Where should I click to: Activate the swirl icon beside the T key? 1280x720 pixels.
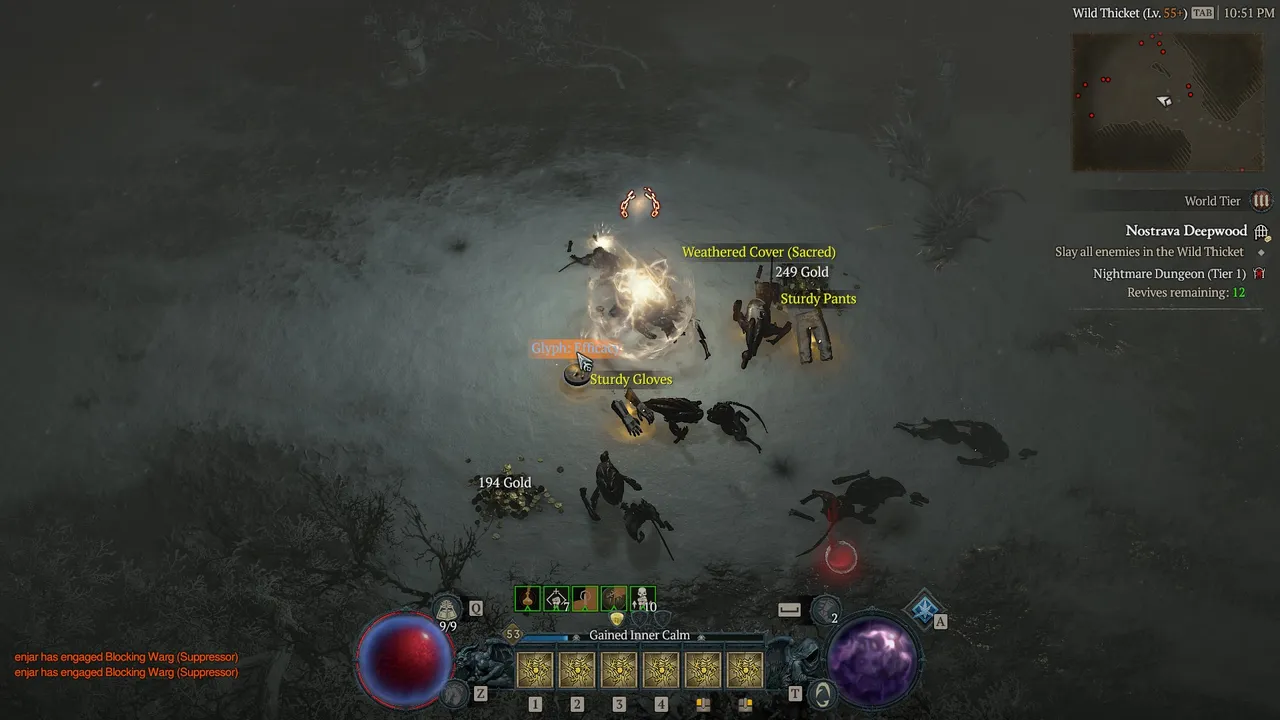(821, 692)
